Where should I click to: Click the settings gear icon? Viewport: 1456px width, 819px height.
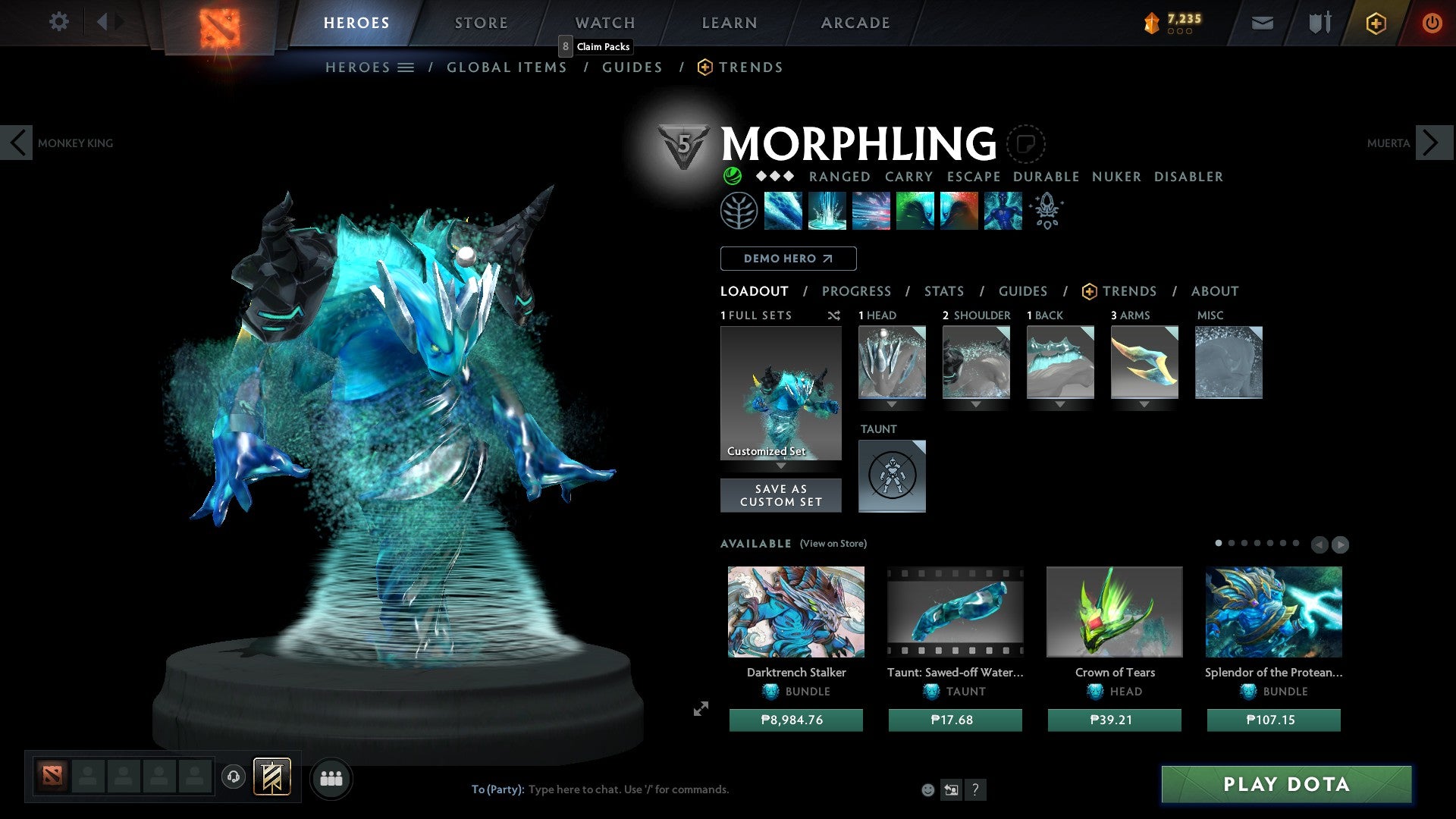pyautogui.click(x=58, y=22)
